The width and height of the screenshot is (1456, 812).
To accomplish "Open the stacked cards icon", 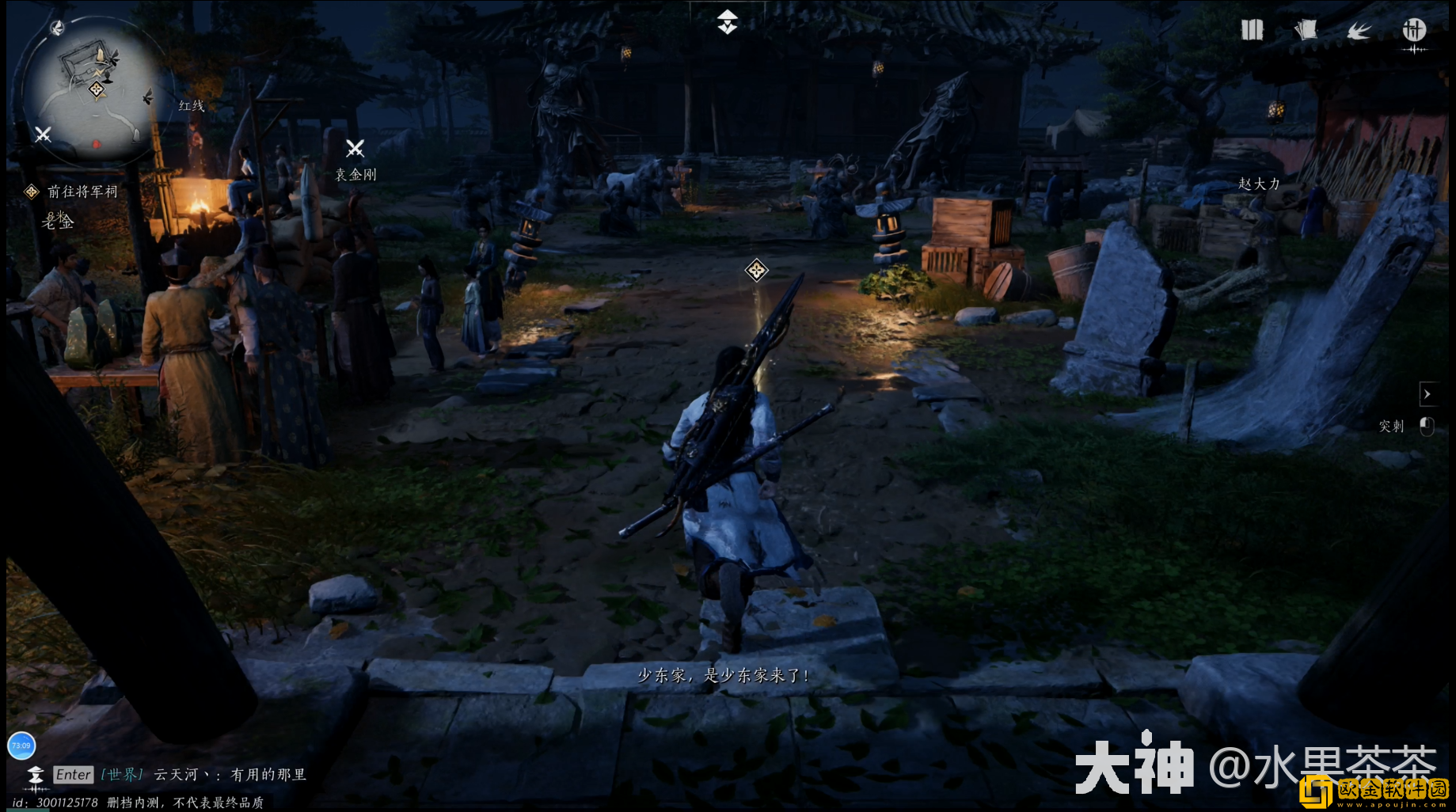I will tap(1306, 30).
